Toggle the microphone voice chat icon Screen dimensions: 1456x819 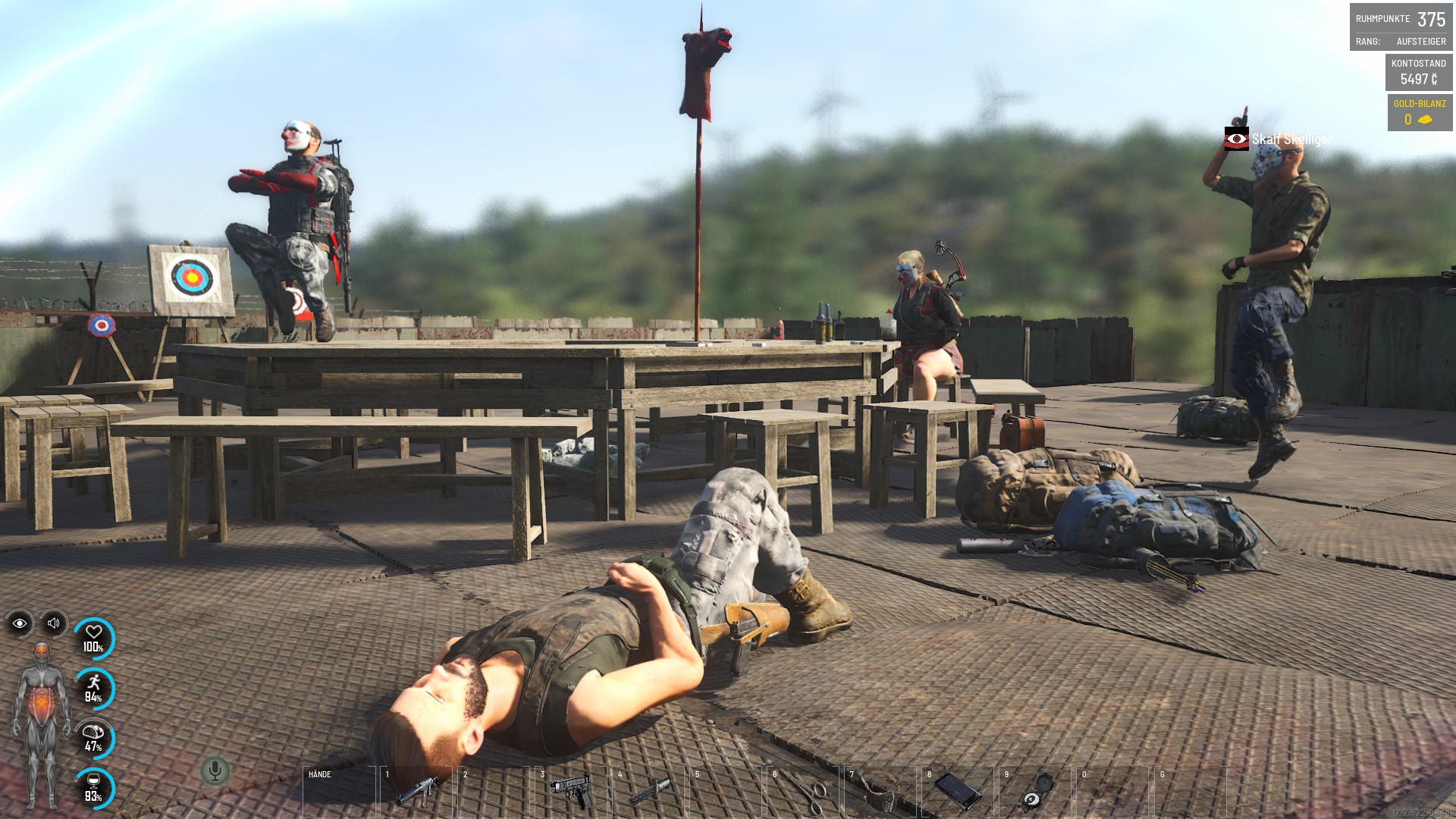[215, 771]
